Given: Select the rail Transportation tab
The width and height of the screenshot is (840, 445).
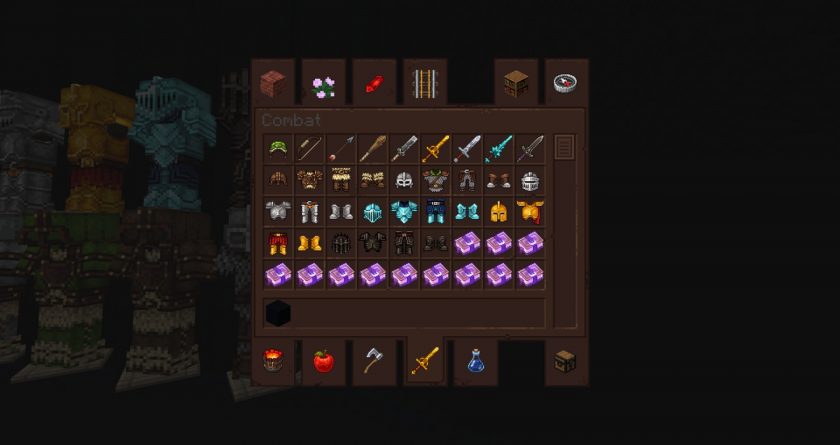Looking at the screenshot, I should [424, 83].
